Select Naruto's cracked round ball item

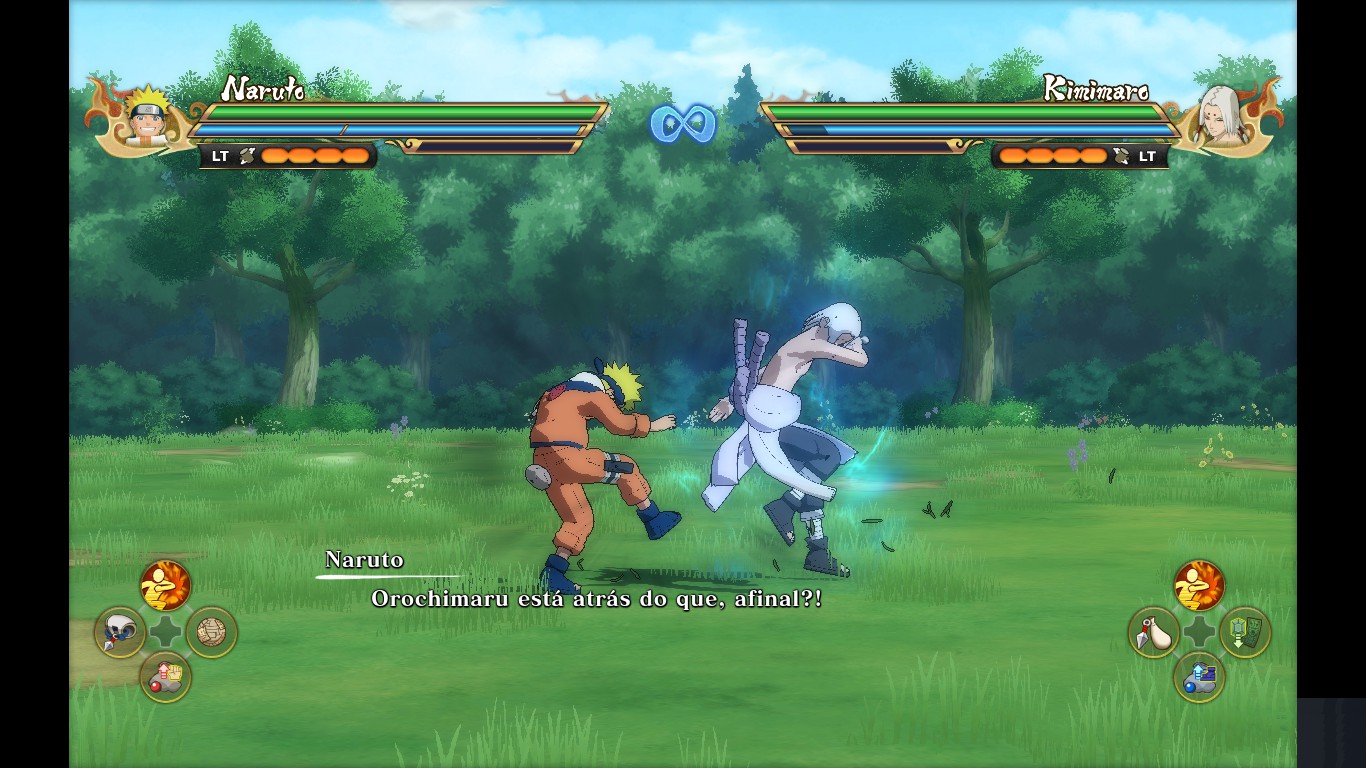(x=211, y=632)
